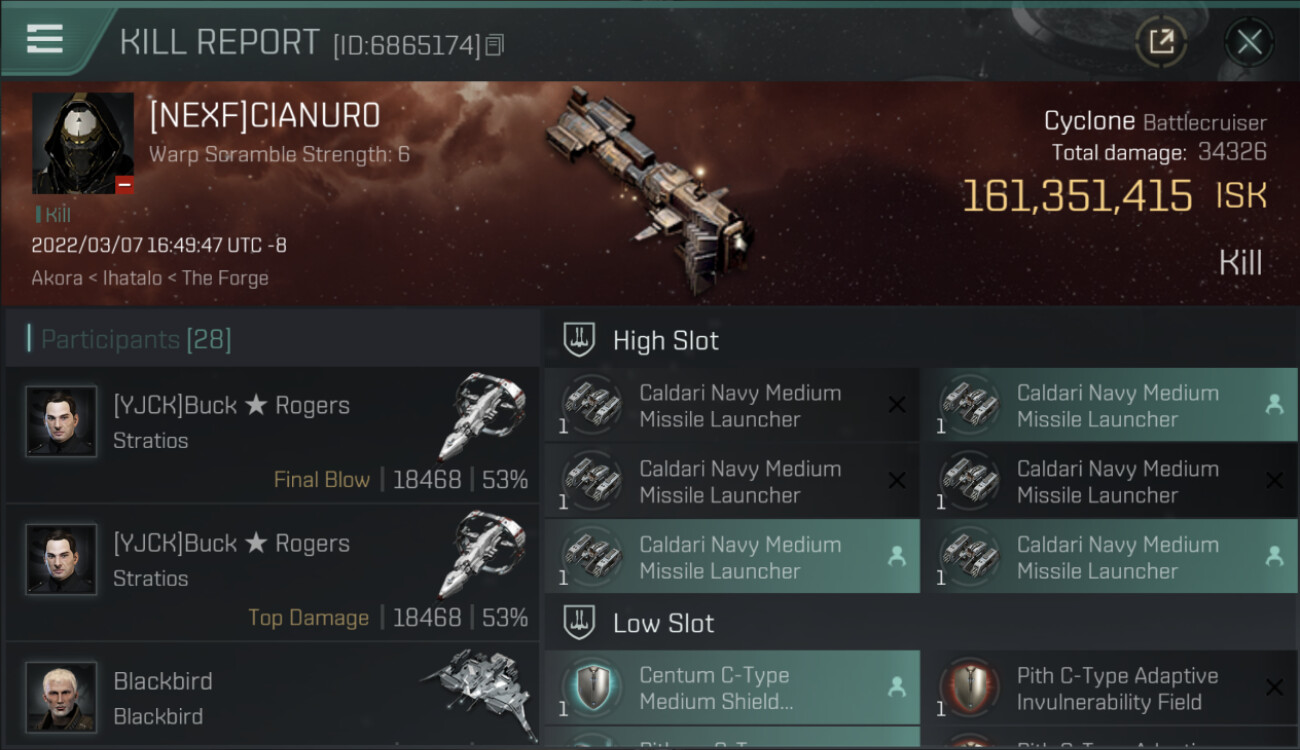Open the Blackbird participant entry
Viewport: 1300px width, 750px height.
(272, 697)
